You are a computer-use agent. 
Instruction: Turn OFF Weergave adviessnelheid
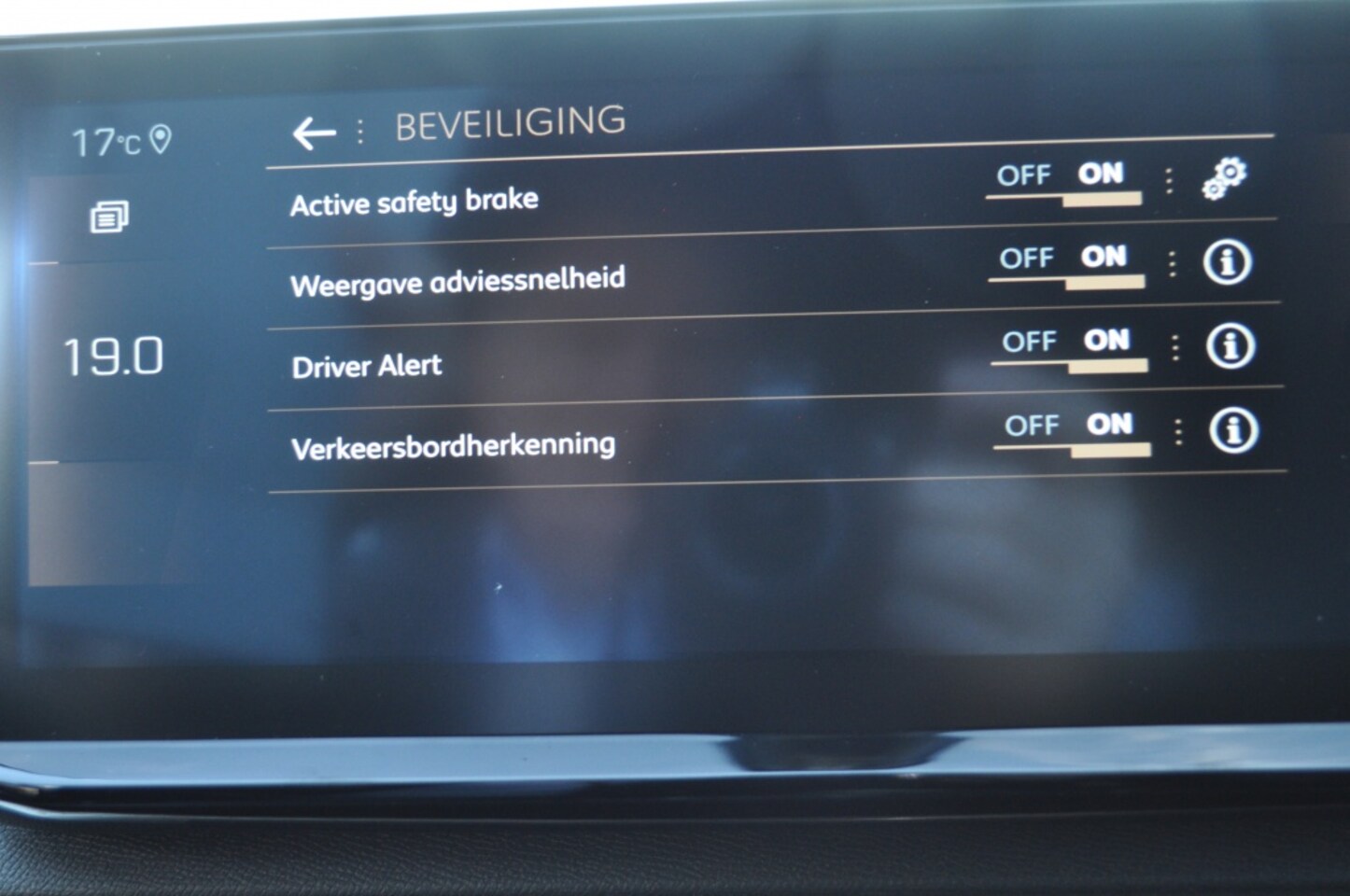[x=1026, y=259]
